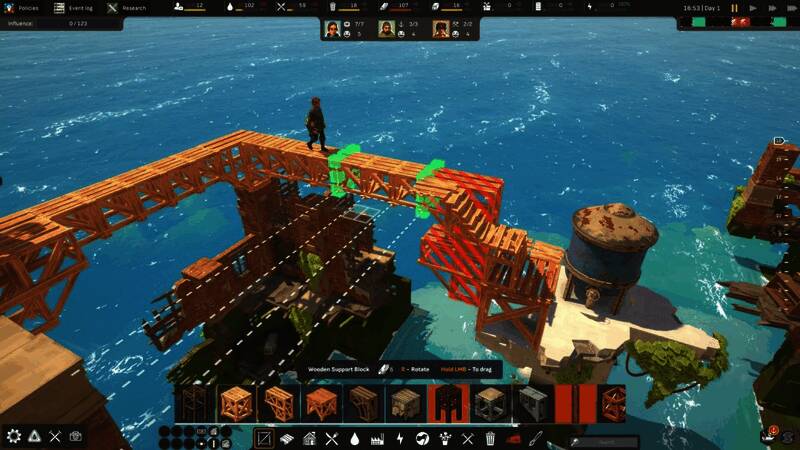
Task: Open the Research menu
Action: tap(127, 7)
